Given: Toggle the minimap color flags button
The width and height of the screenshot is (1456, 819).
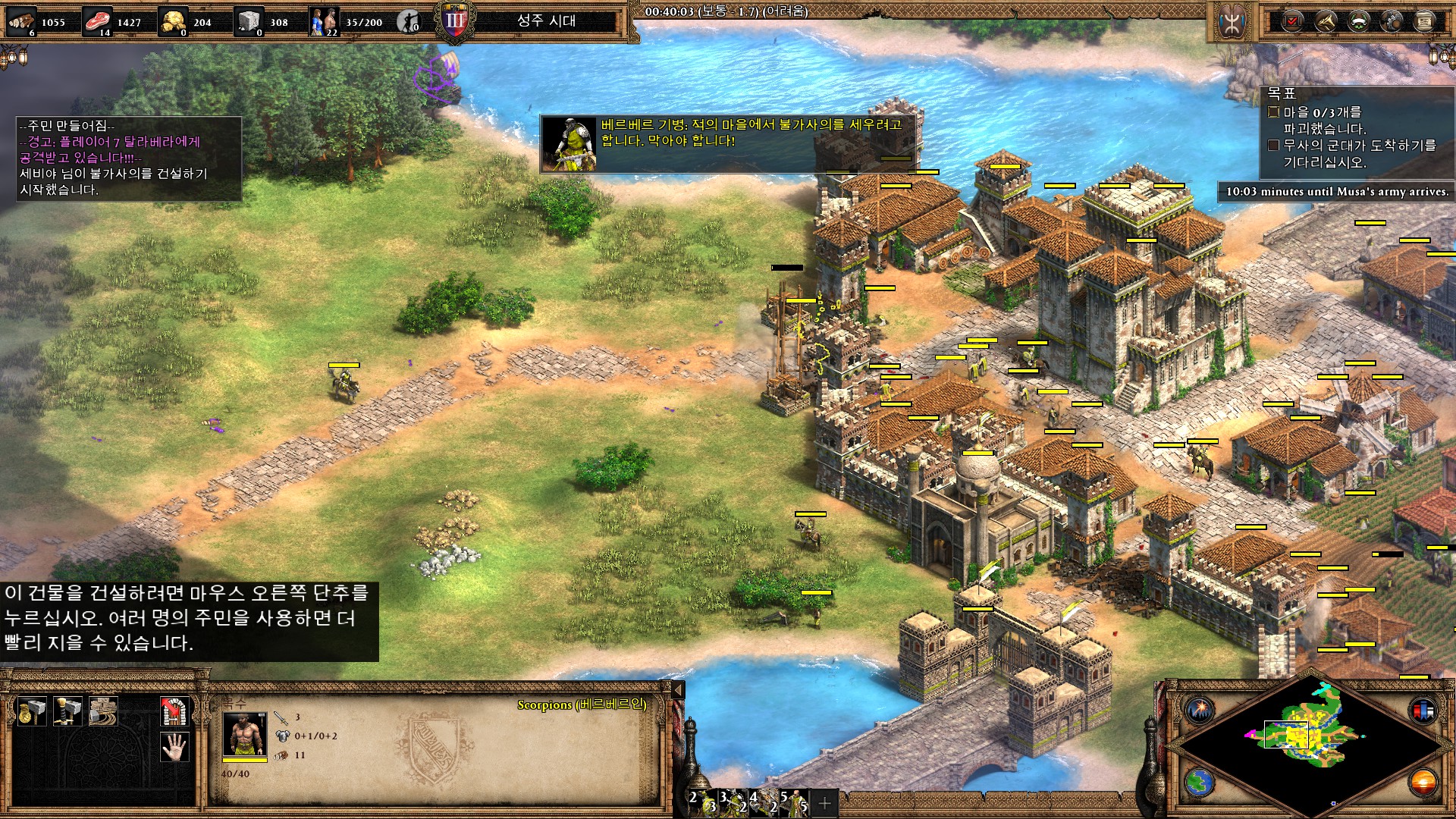Looking at the screenshot, I should (x=1422, y=711).
